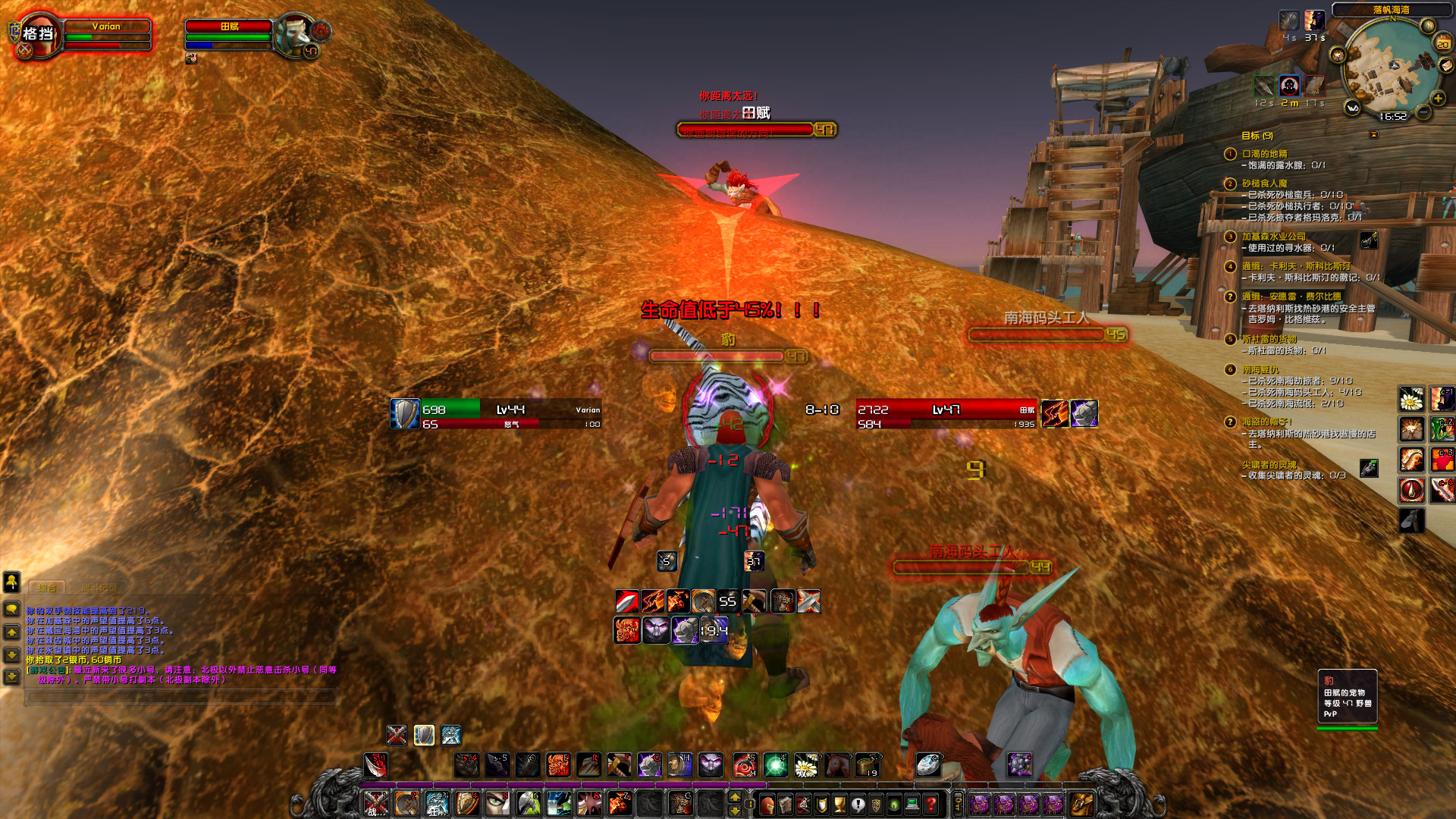Viewport: 1456px width, 819px height.
Task: Open the calendar icon on the minimap
Action: click(1443, 42)
